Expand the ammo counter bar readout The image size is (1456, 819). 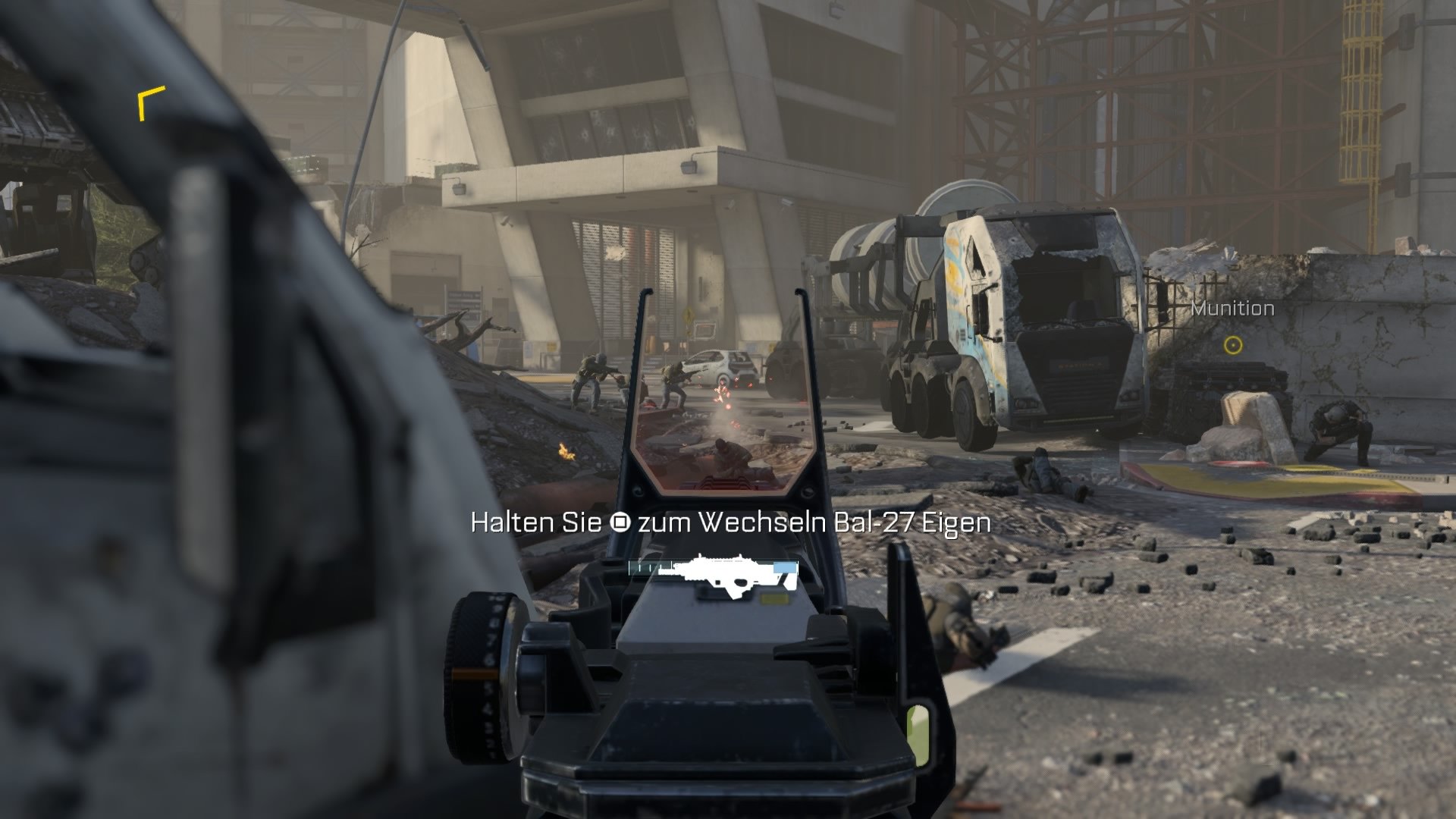[713, 566]
